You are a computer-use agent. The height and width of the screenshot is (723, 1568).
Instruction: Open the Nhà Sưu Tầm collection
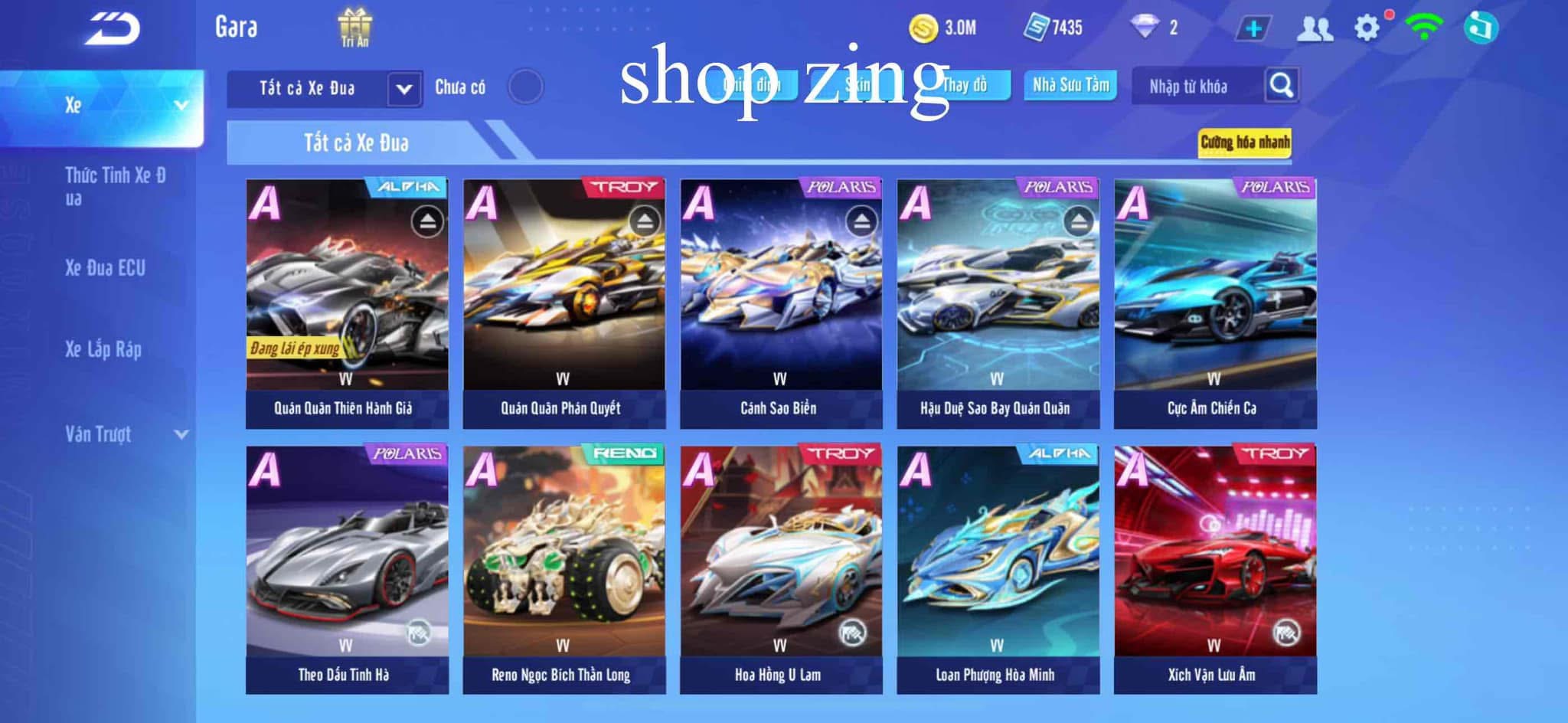[1070, 85]
